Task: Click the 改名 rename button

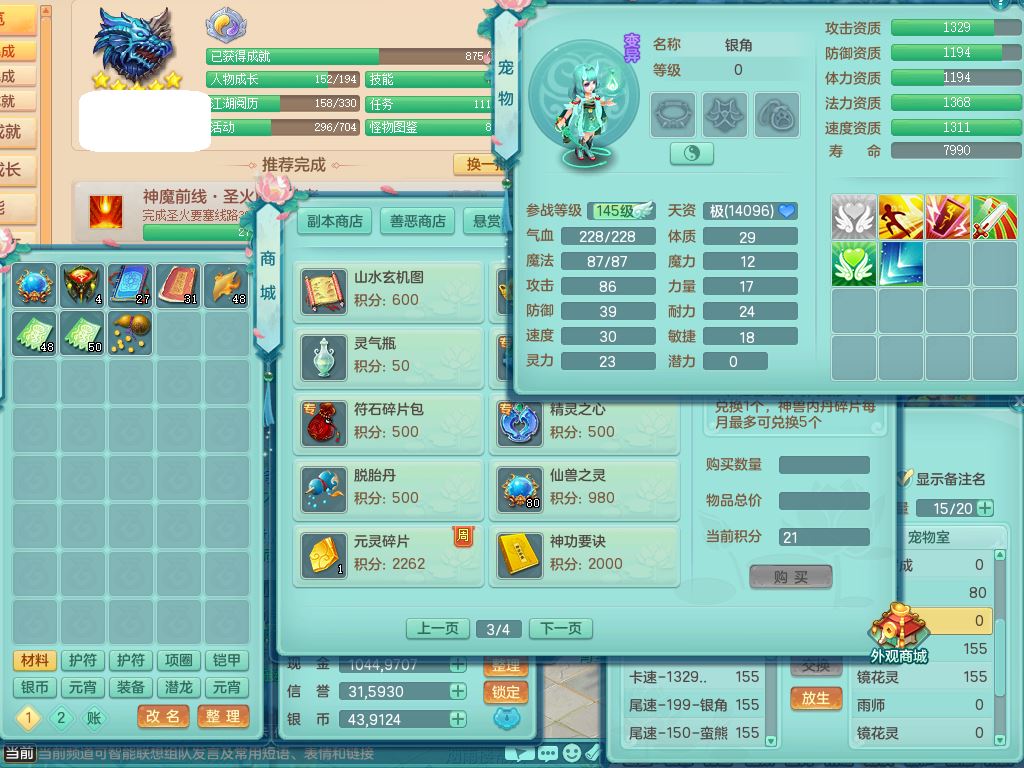Action: click(163, 716)
